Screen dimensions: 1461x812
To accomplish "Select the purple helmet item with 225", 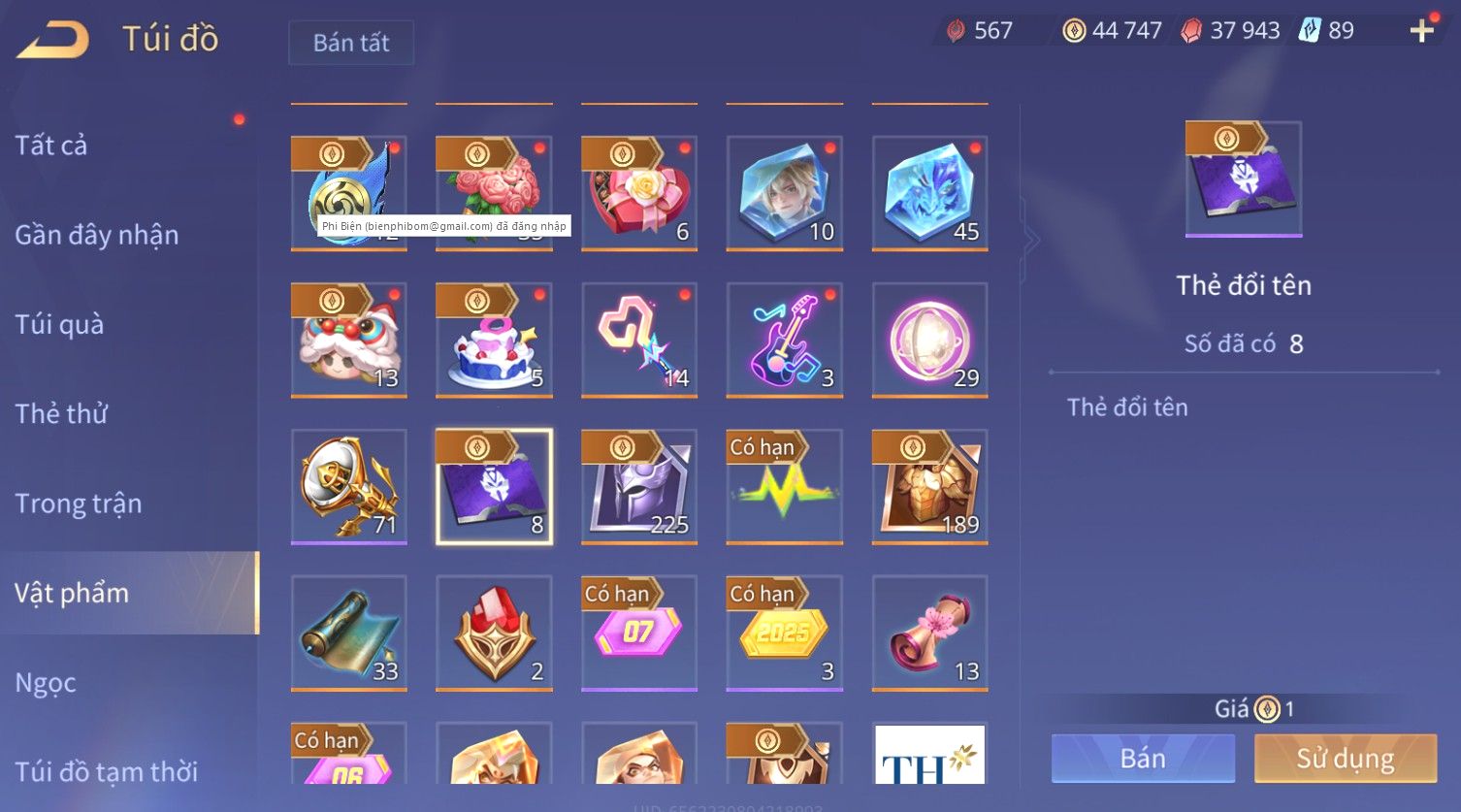I will [639, 486].
